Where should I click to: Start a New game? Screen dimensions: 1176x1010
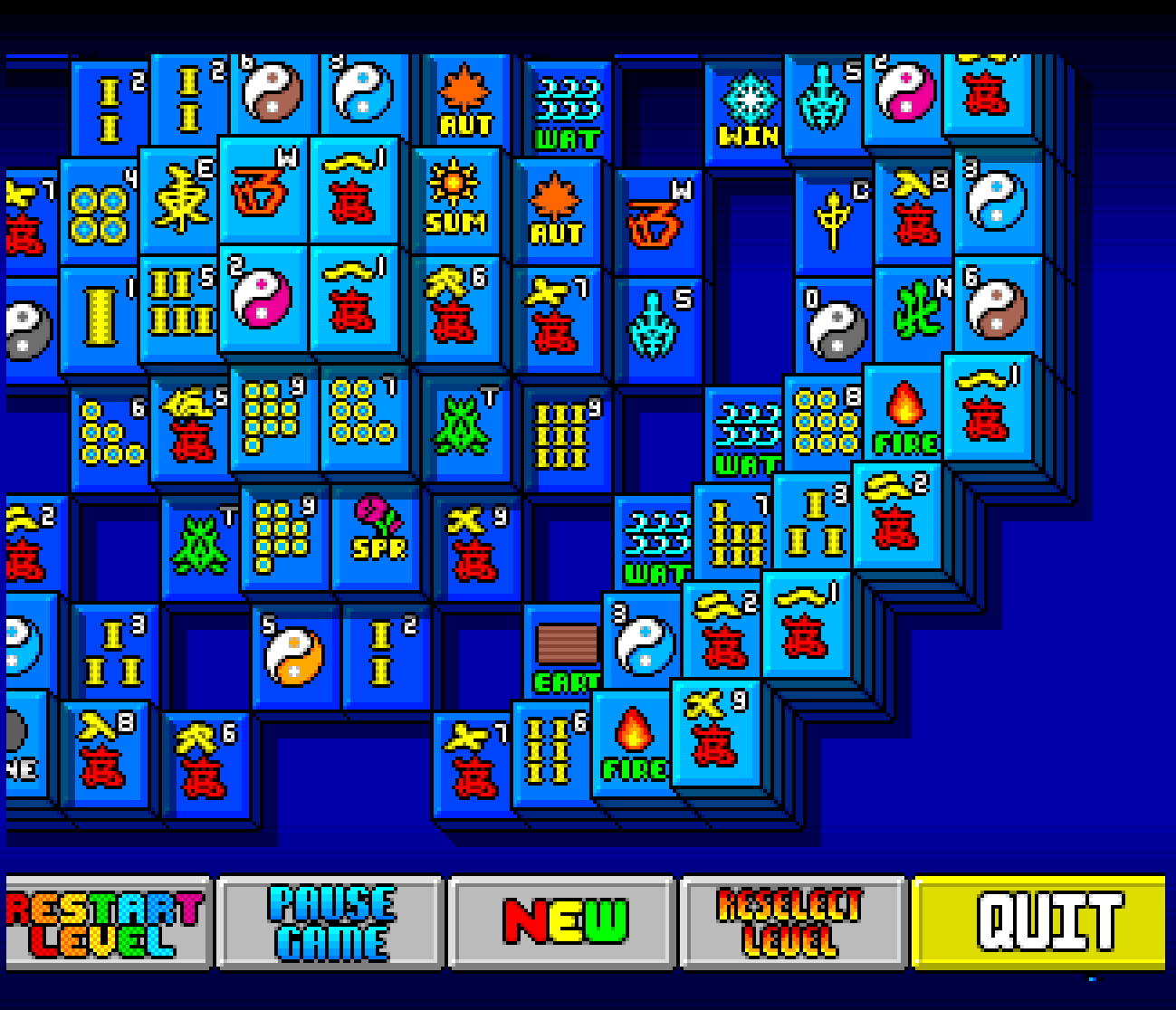click(563, 922)
